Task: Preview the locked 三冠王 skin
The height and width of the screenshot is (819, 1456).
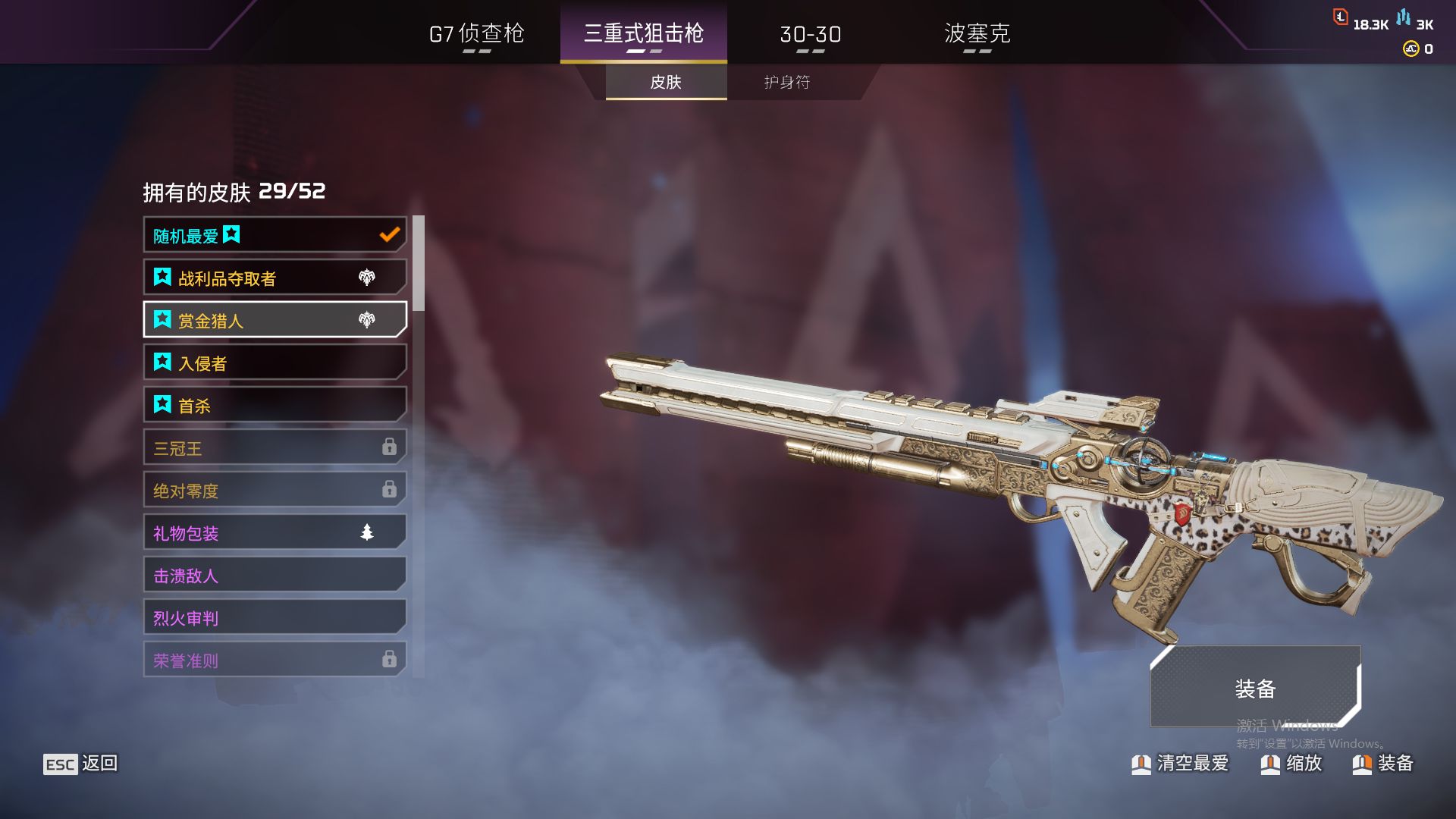Action: click(275, 447)
